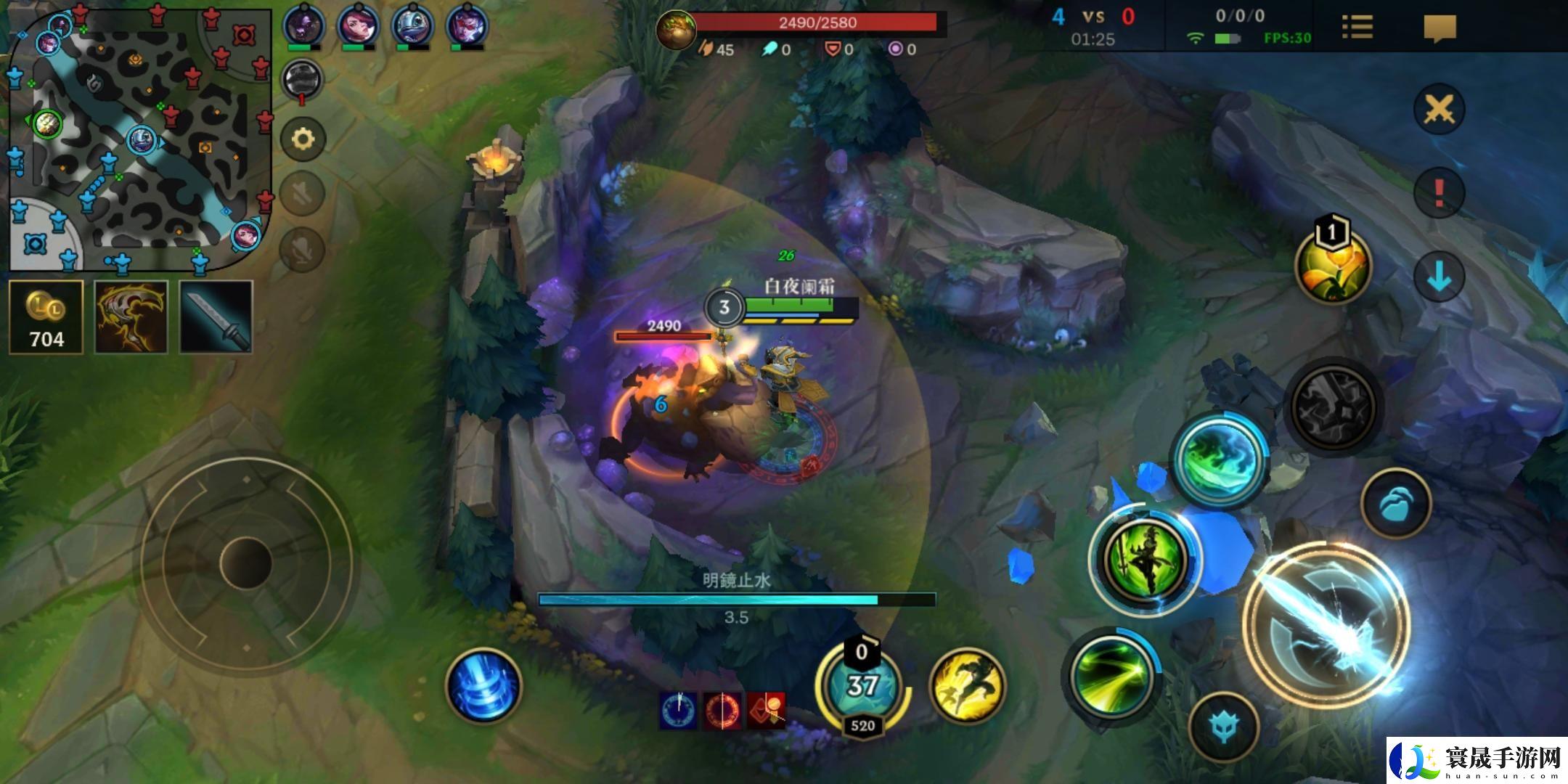1568x784 pixels.
Task: Tap the crossed swords attack ping
Action: 1439,110
